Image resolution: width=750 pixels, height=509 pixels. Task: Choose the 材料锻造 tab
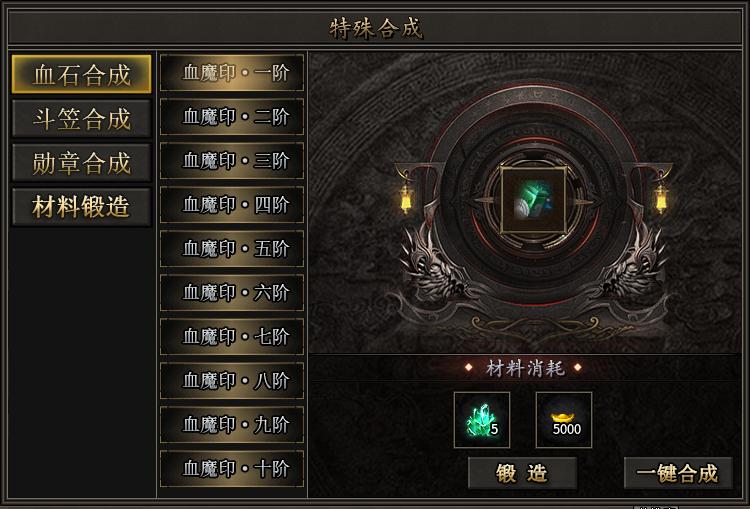[x=81, y=207]
